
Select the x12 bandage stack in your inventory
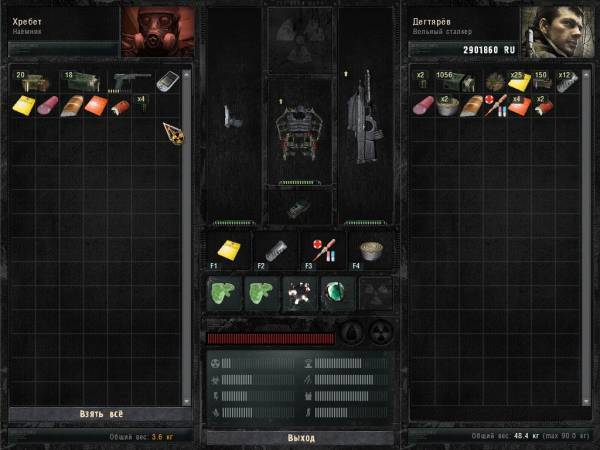pos(568,82)
